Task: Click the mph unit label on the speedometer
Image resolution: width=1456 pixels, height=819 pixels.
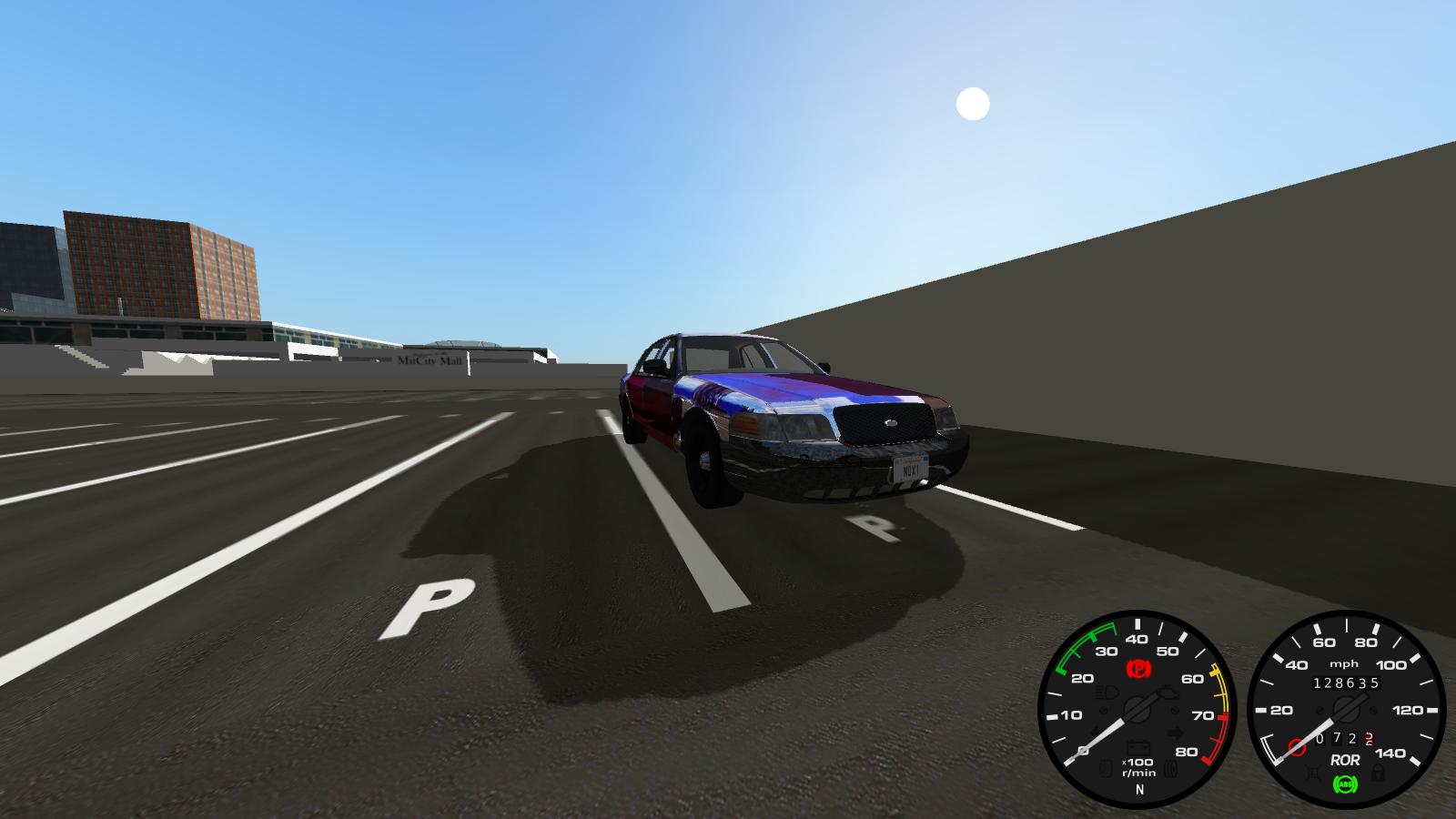Action: coord(1345,664)
